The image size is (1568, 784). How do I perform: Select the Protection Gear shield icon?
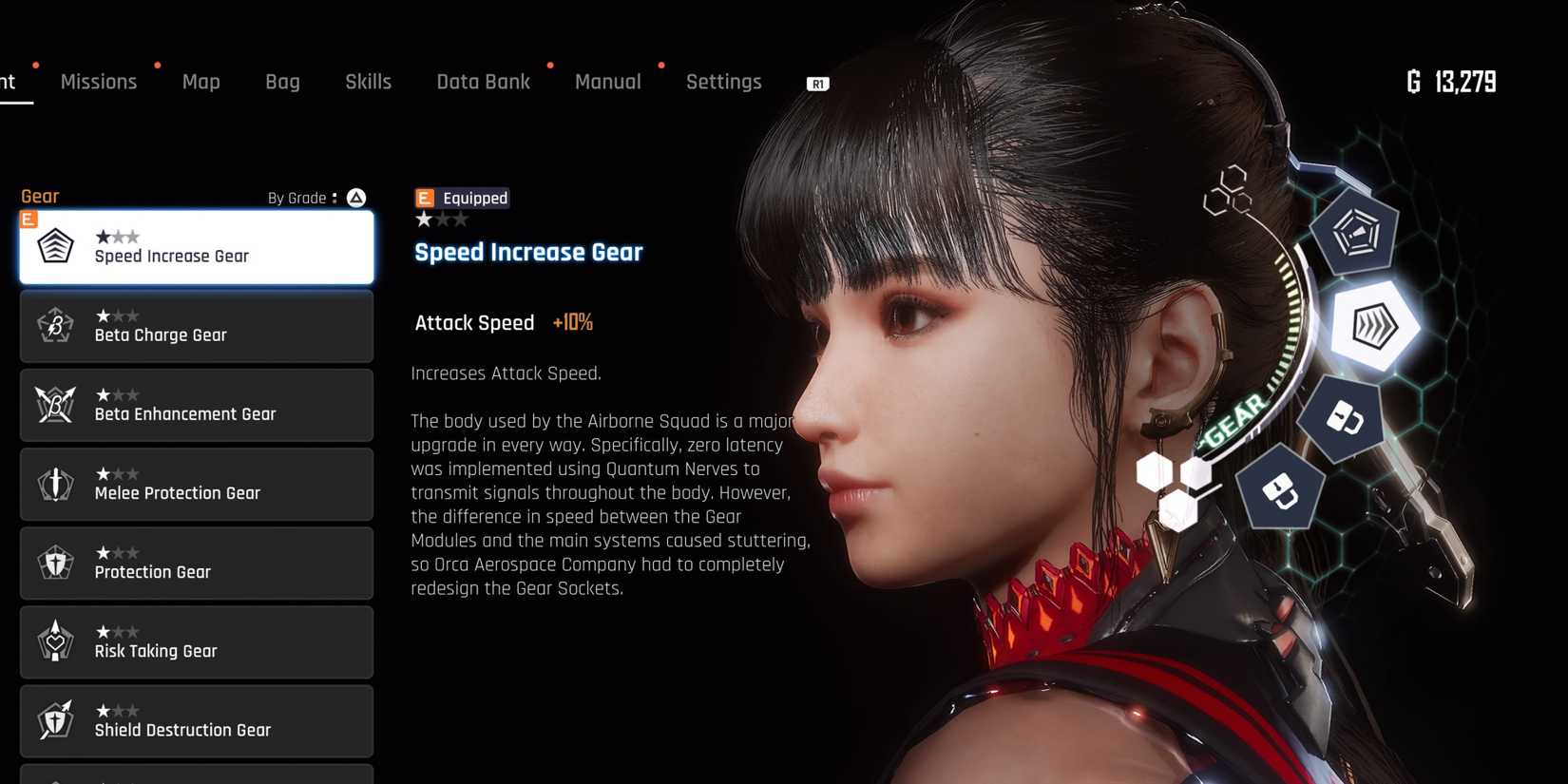pyautogui.click(x=56, y=562)
